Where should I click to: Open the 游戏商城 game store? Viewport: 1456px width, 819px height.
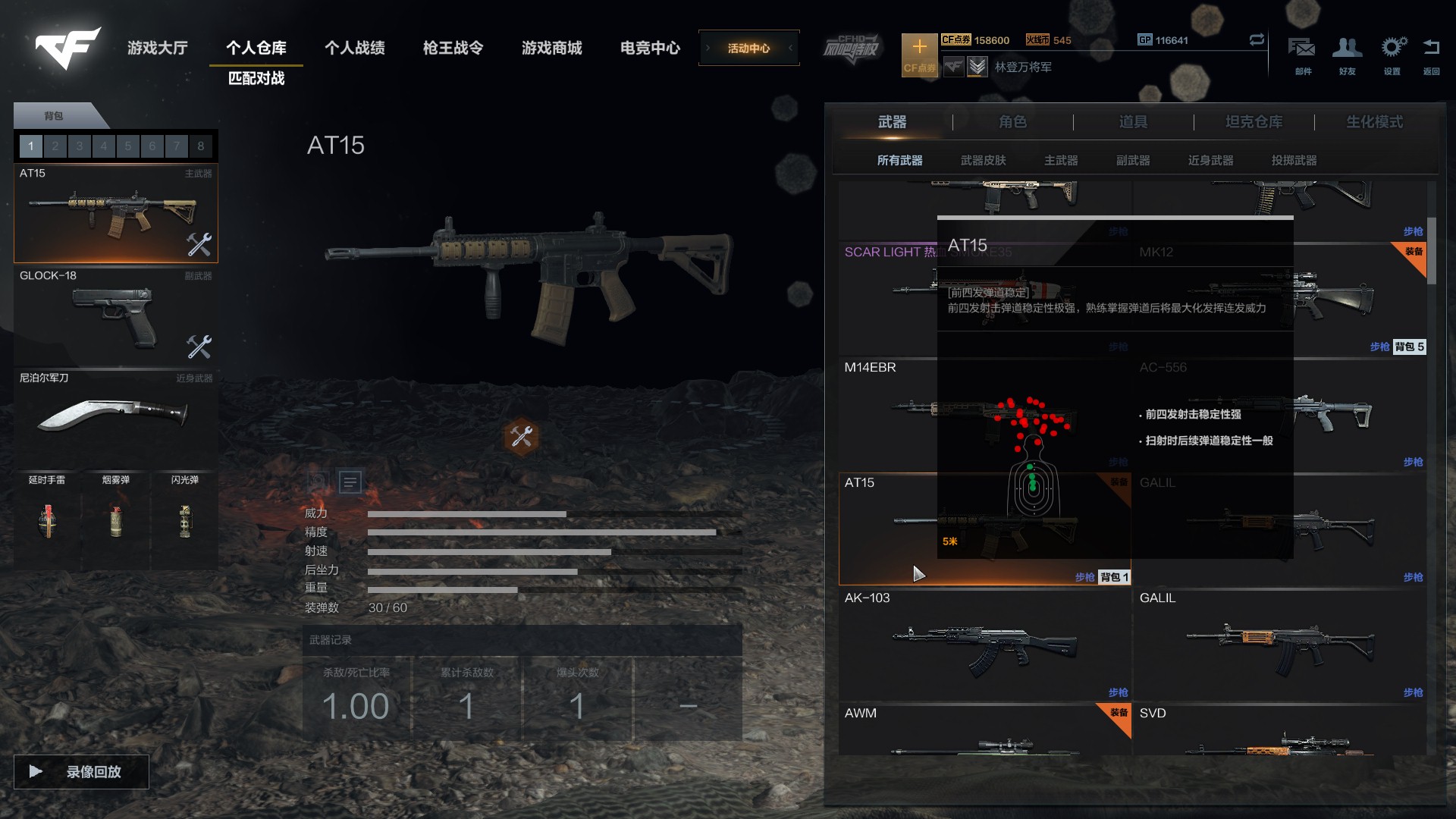point(551,48)
